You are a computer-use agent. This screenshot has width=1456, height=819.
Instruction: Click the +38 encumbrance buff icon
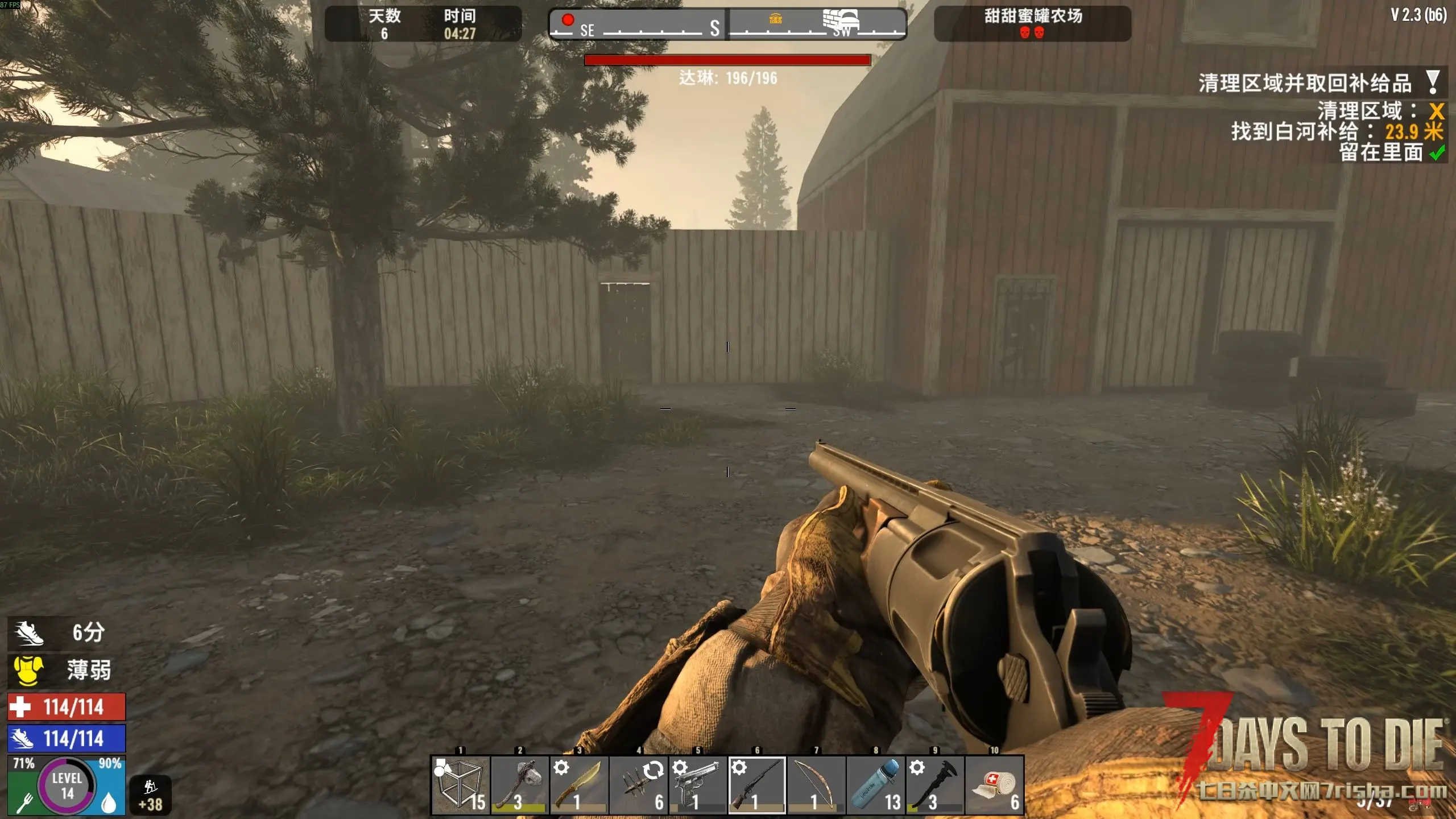click(151, 795)
